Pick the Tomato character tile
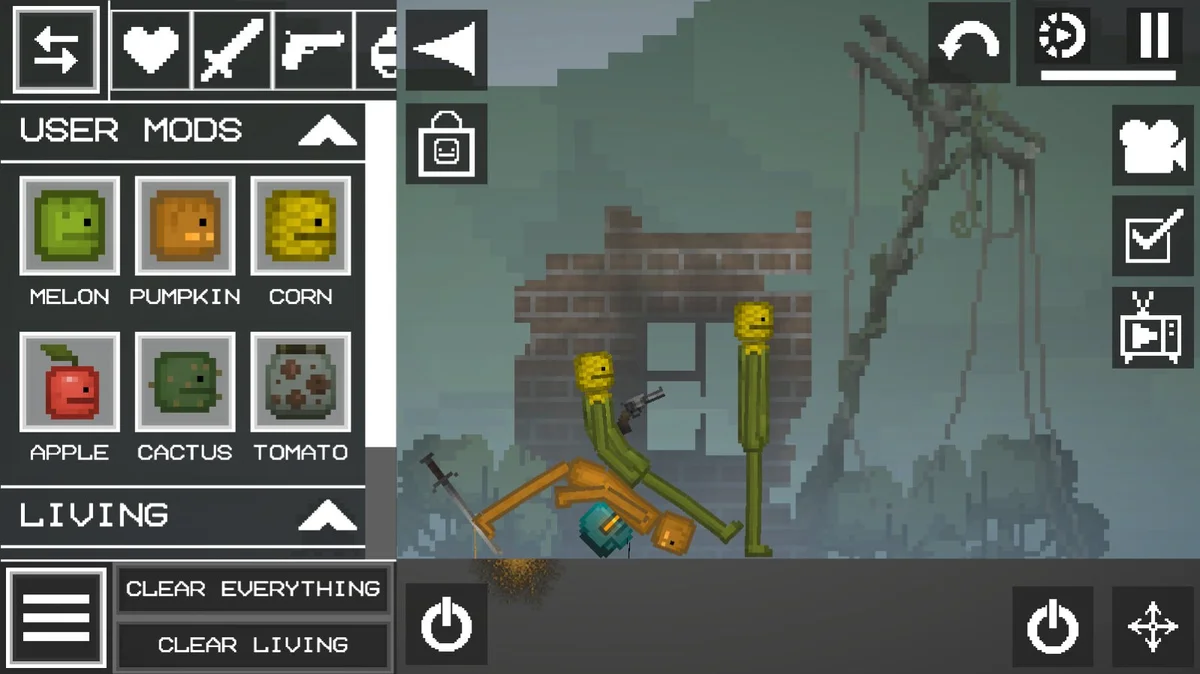The image size is (1200, 674). point(300,382)
